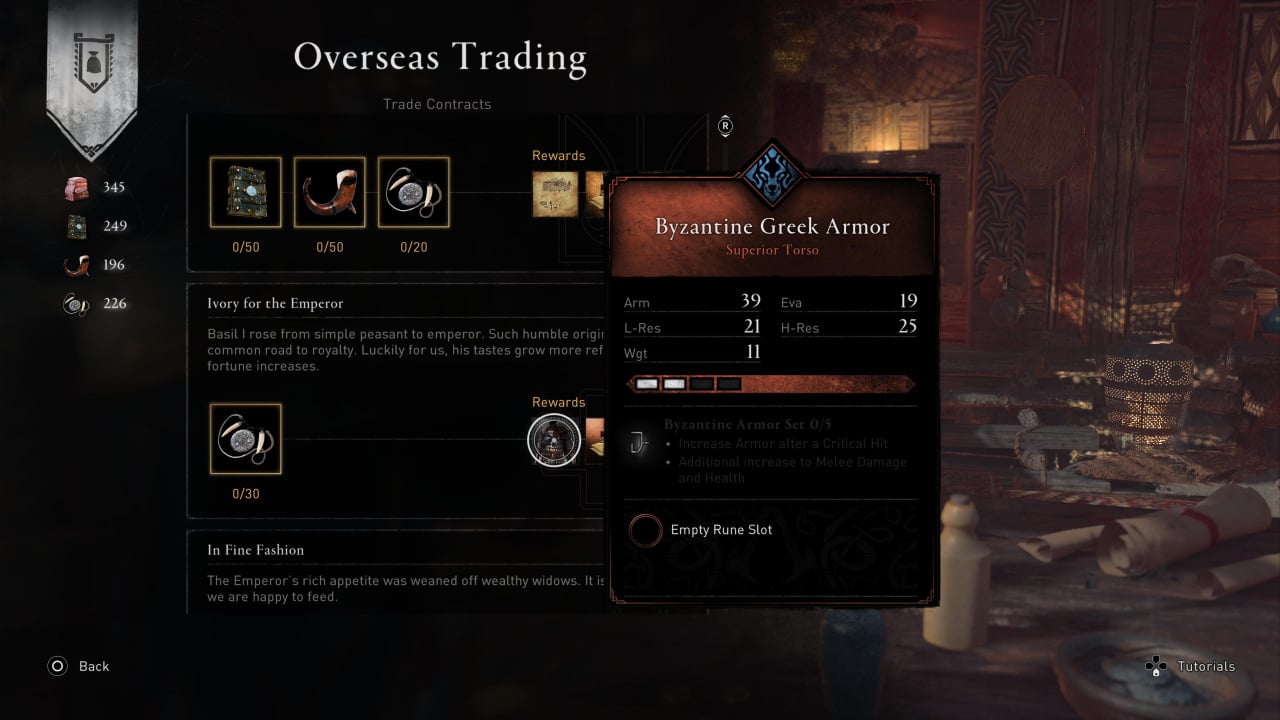
Task: Select the drinking horn trade item
Action: click(329, 192)
